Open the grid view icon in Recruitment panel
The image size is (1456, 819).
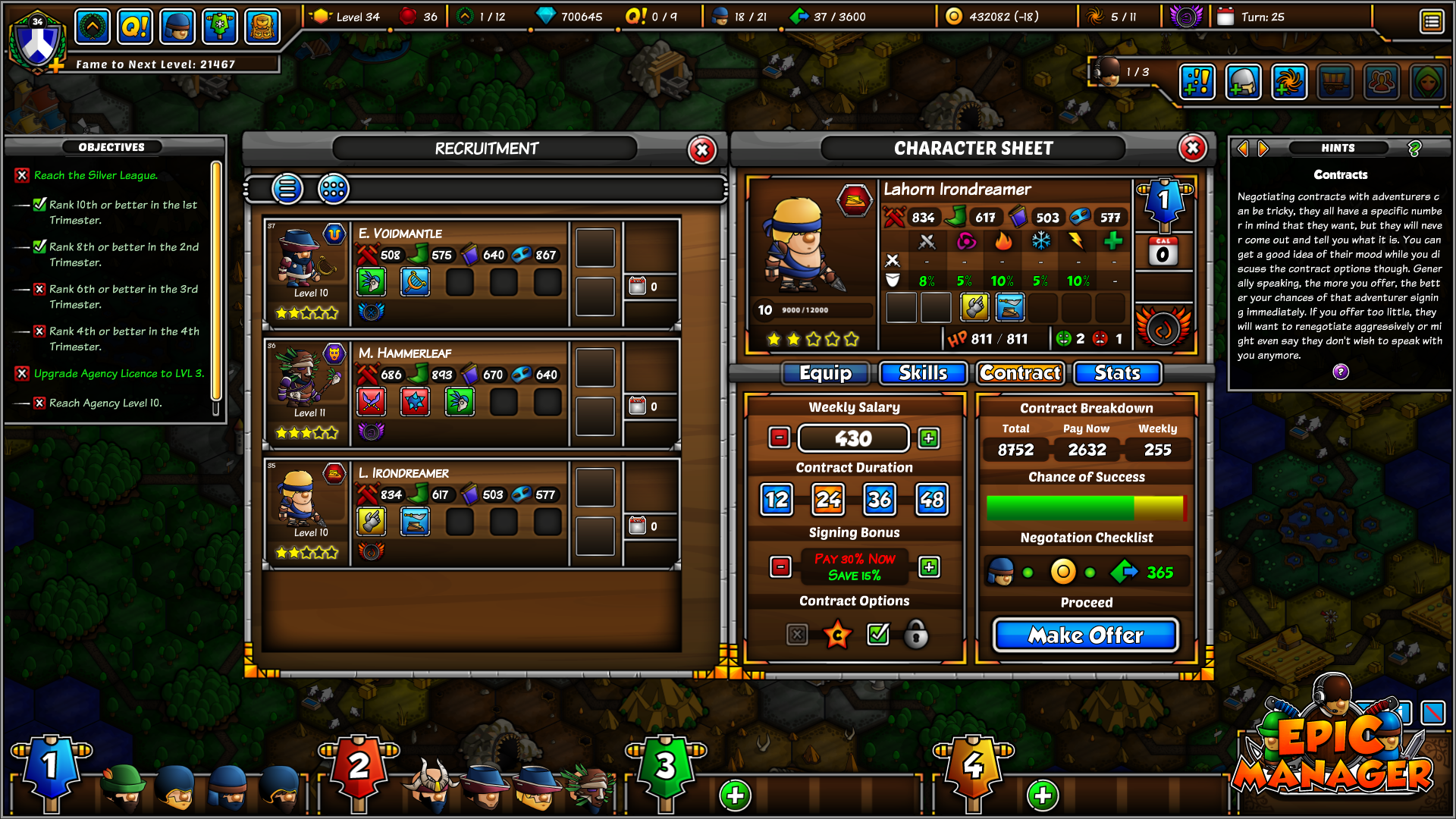[334, 189]
